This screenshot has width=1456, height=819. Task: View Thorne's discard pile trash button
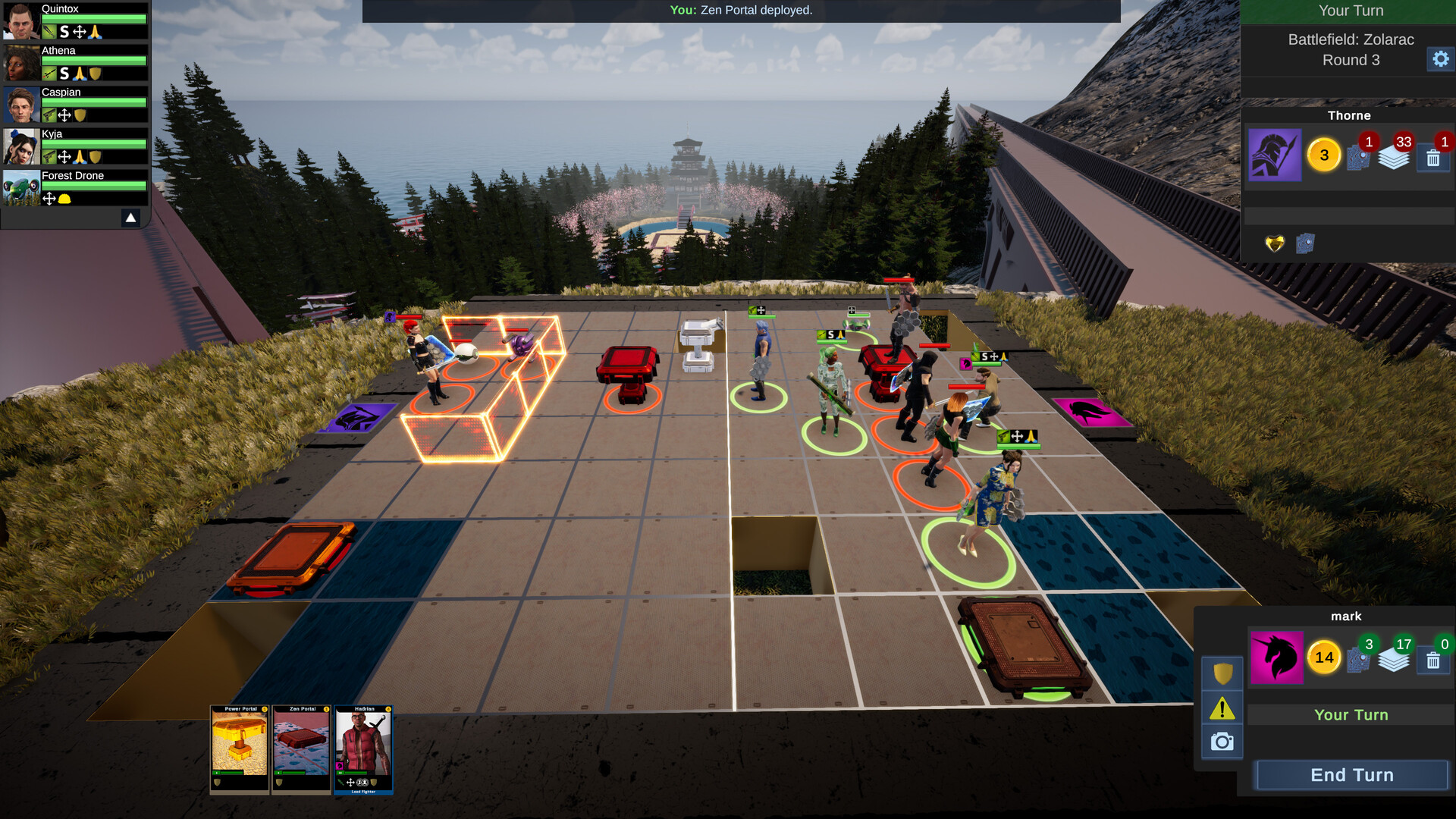tap(1432, 158)
